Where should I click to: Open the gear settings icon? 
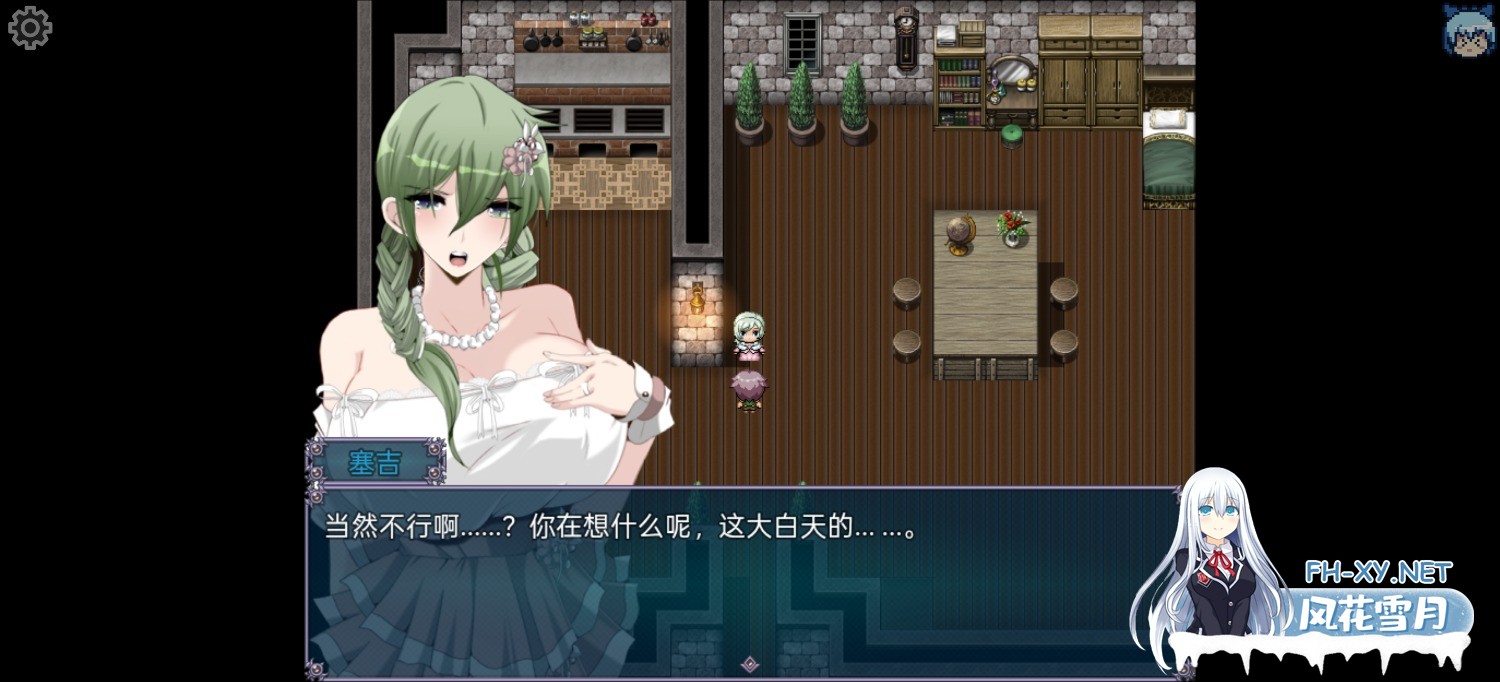click(29, 28)
